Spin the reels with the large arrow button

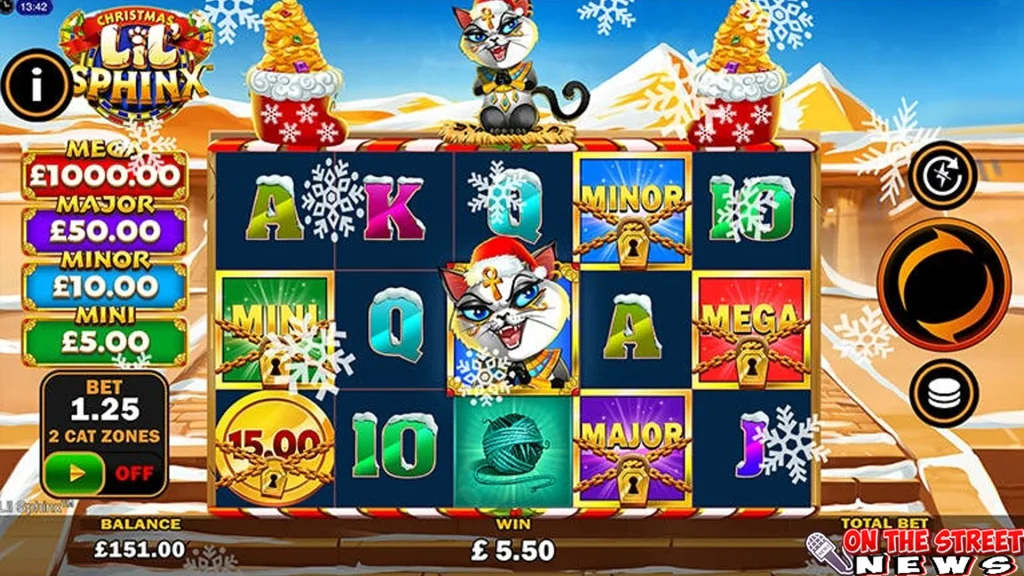point(943,284)
